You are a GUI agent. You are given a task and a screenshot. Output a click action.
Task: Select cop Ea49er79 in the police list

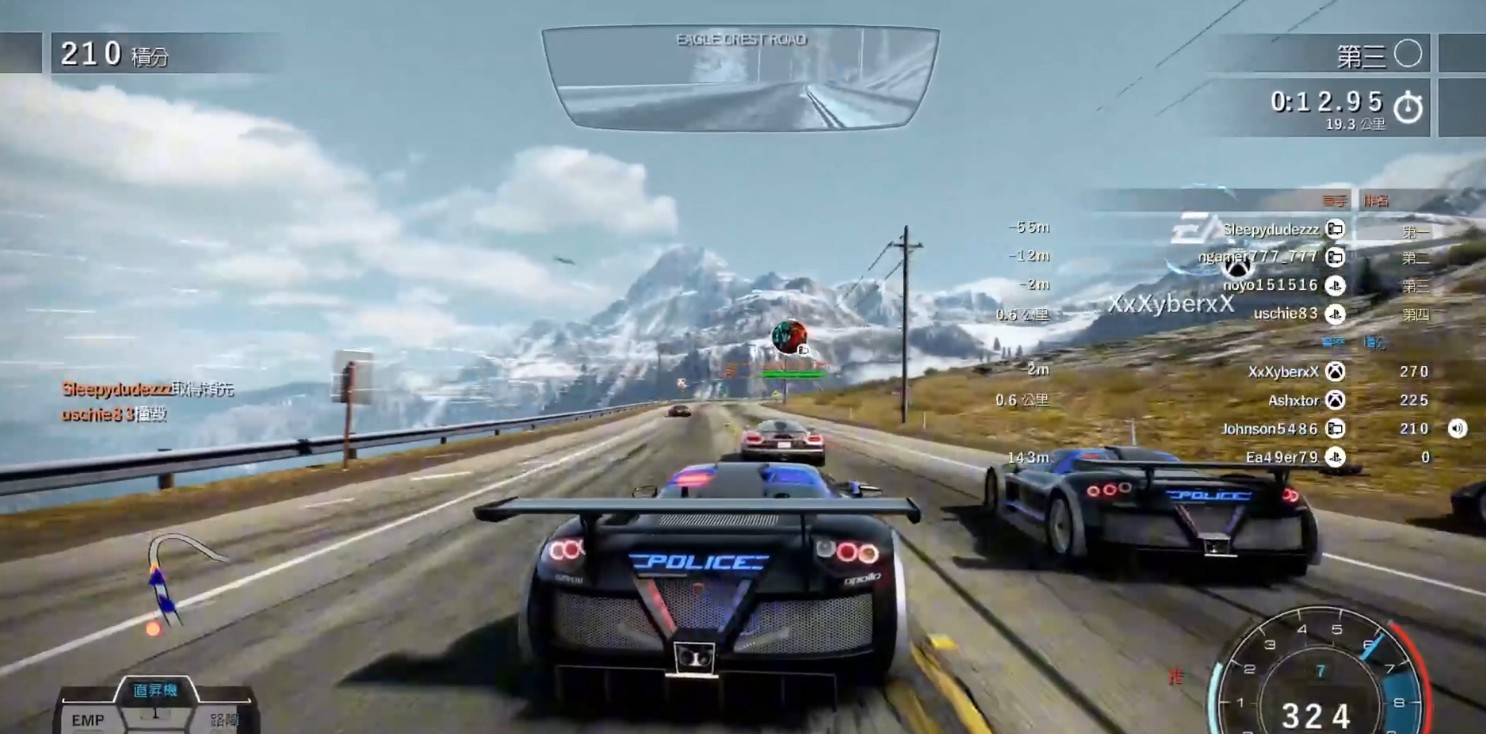(x=1281, y=457)
